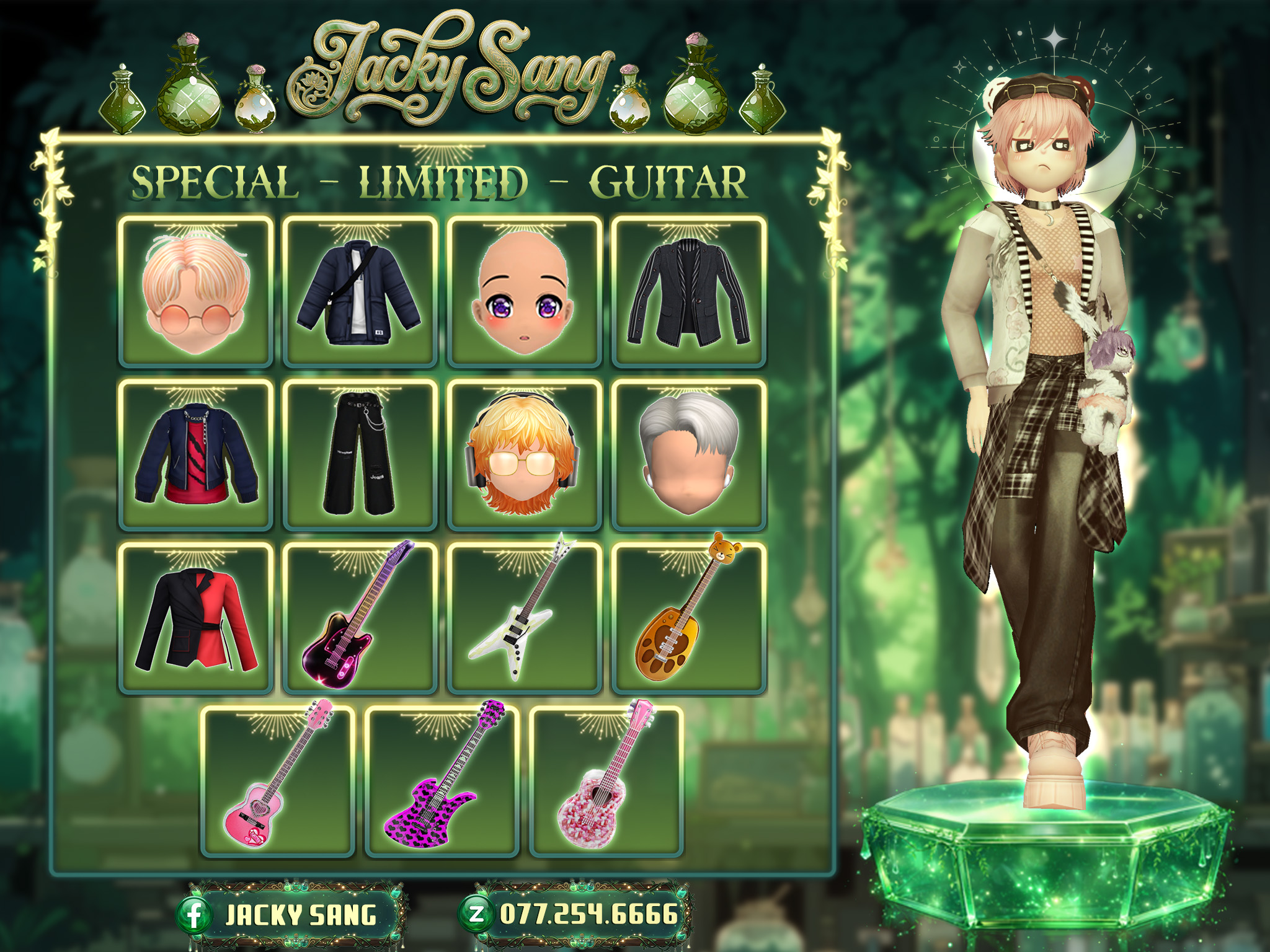This screenshot has height=952, width=1270.
Task: Pick the orange hair with headphones tile
Action: click(x=525, y=456)
